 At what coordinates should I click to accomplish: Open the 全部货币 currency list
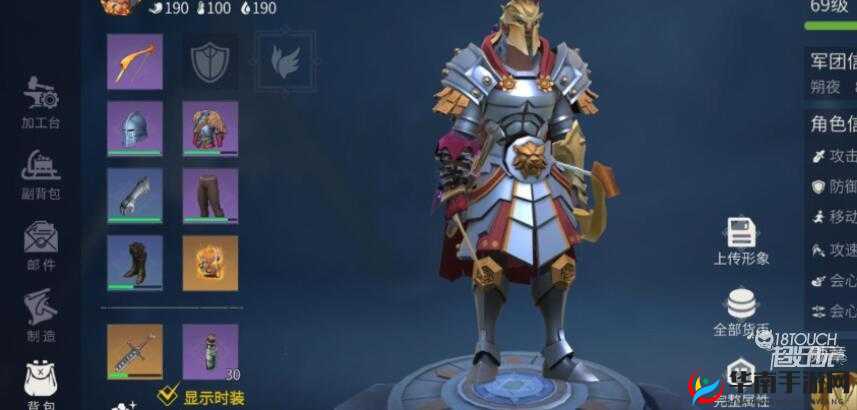(x=741, y=310)
